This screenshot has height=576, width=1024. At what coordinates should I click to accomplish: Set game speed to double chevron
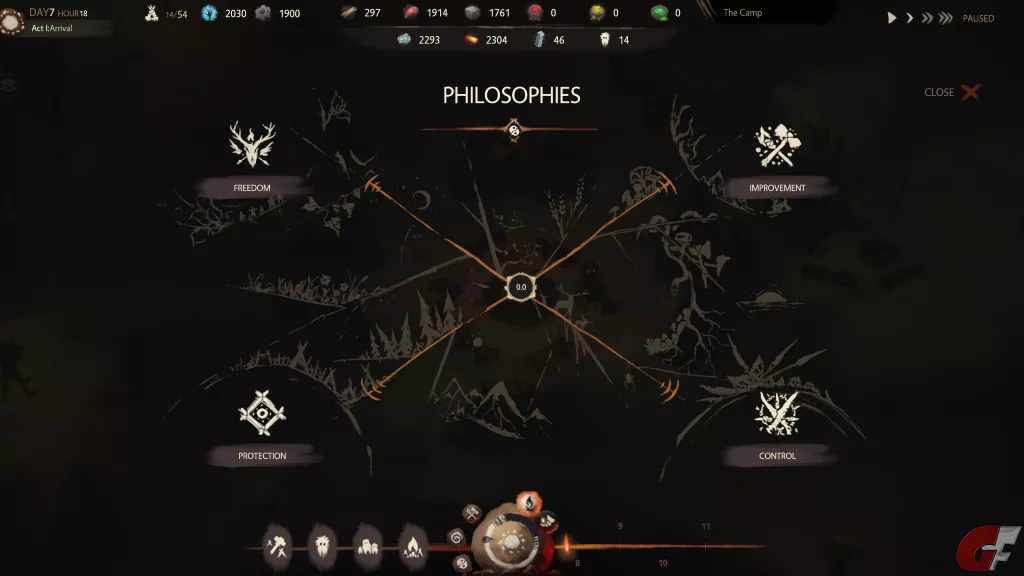(927, 18)
